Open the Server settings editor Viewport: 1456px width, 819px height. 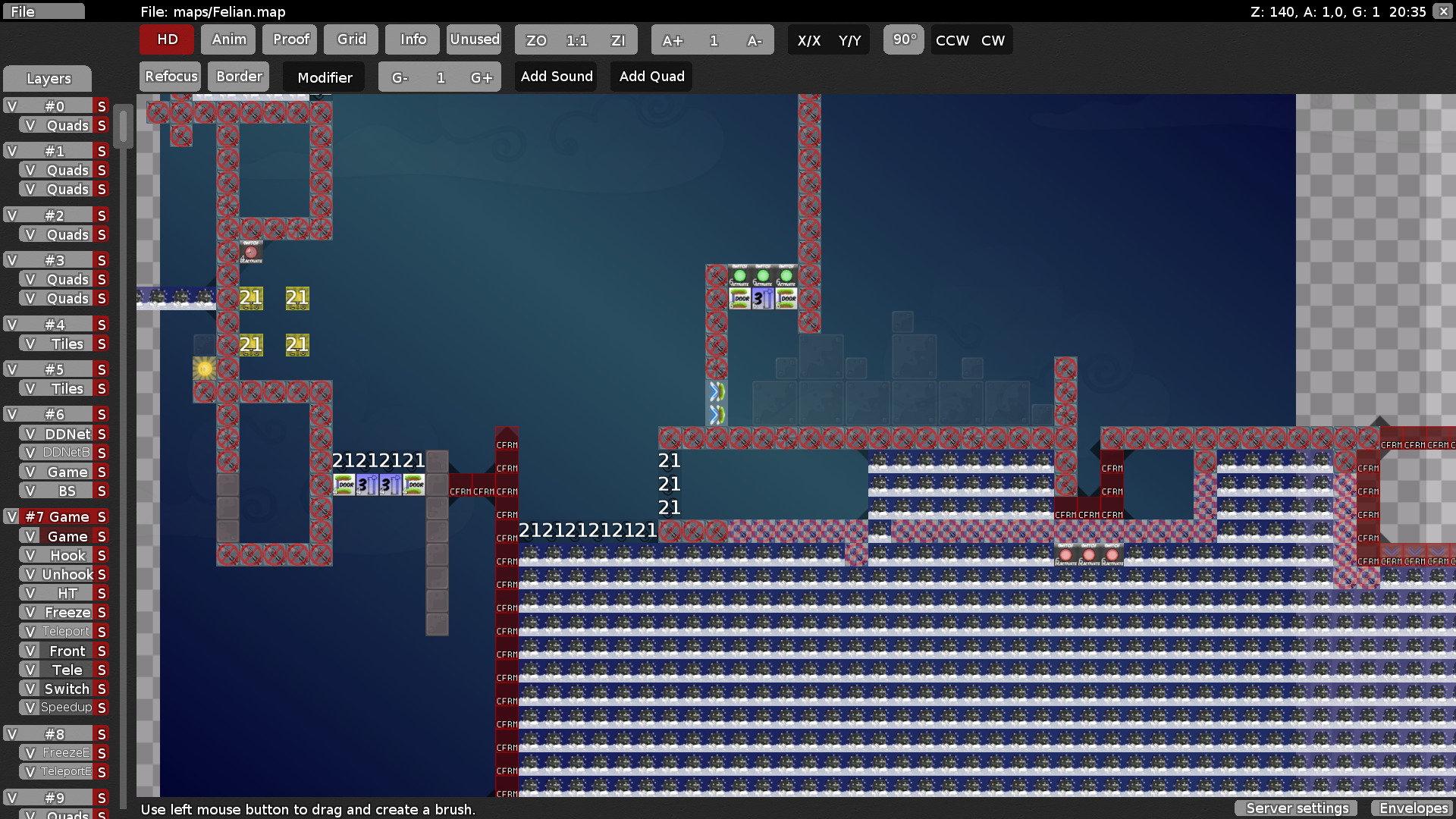[x=1296, y=808]
